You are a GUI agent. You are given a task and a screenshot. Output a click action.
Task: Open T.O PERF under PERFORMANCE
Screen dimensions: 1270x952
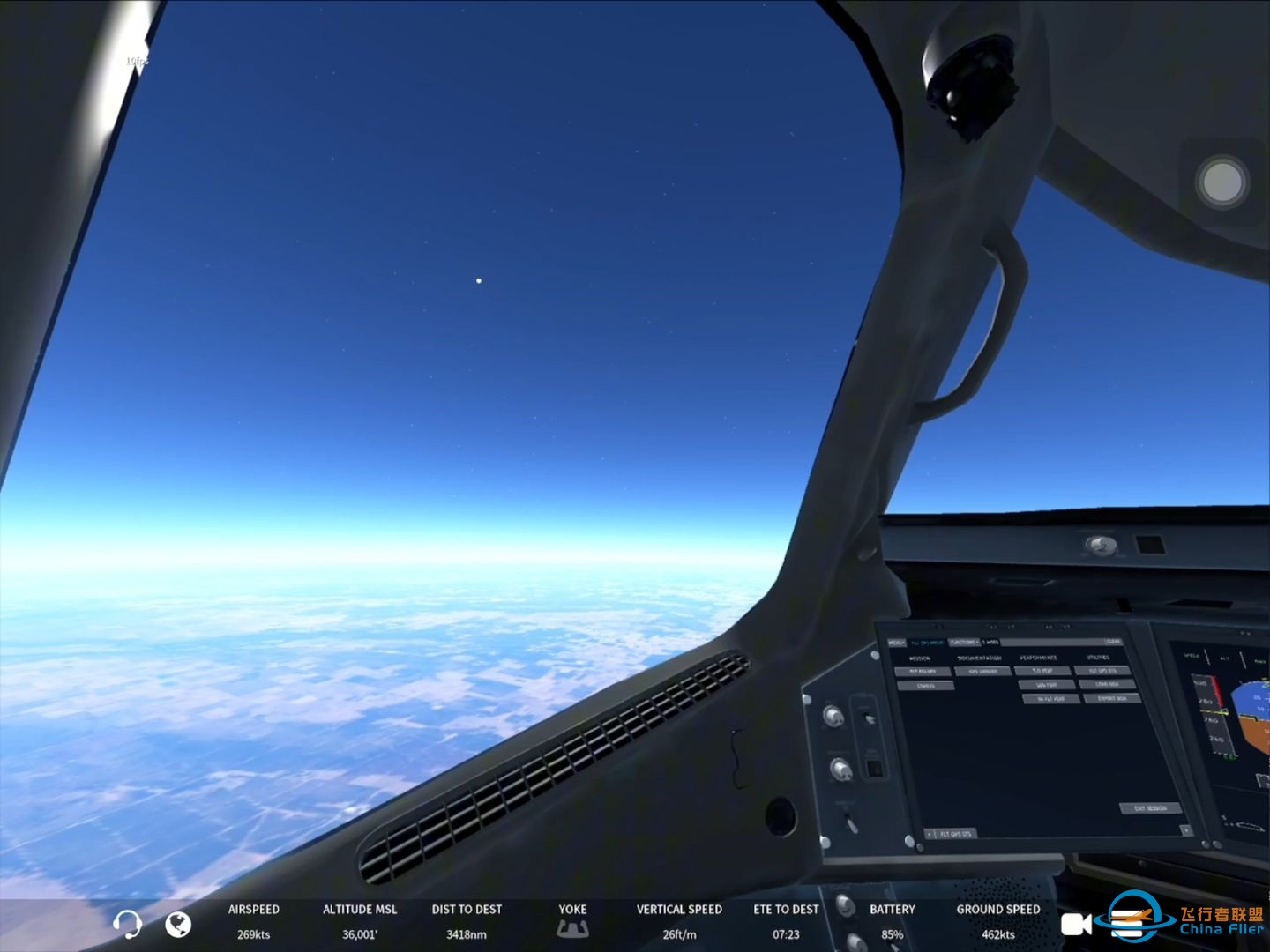tap(1042, 670)
